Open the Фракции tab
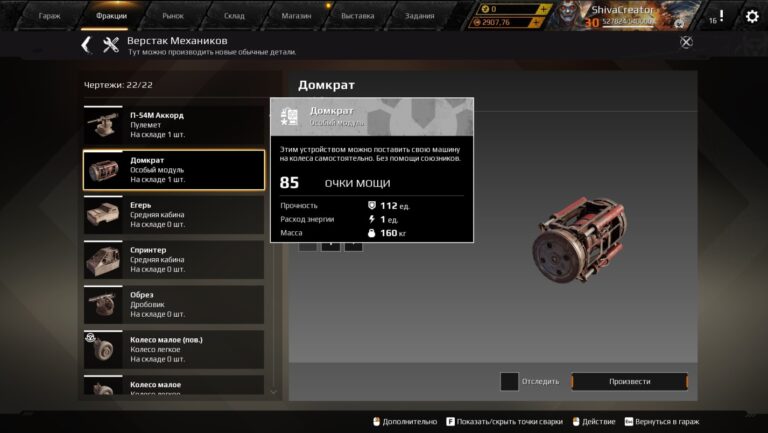 [111, 16]
